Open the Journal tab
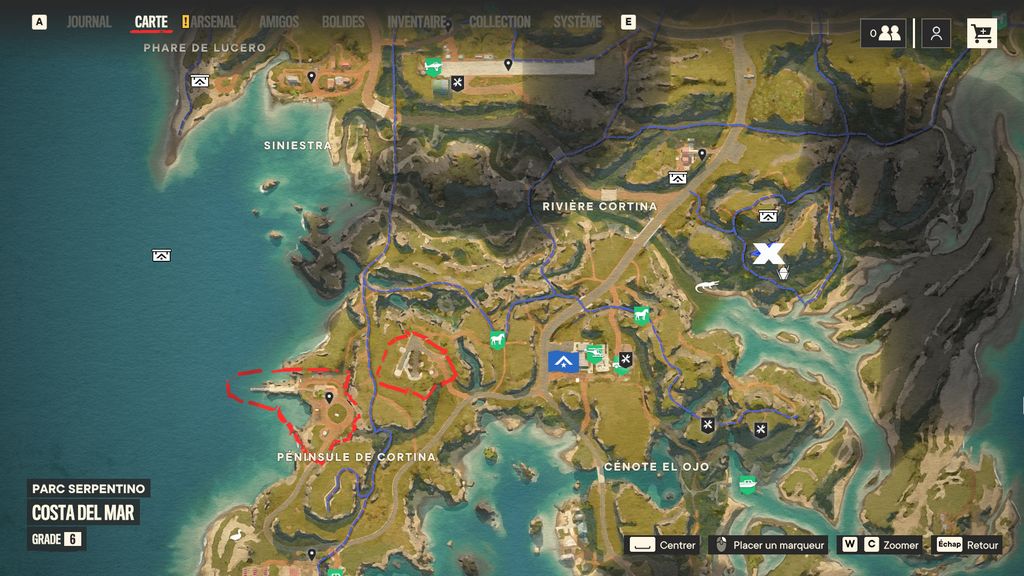Viewport: 1024px width, 576px height. [89, 22]
